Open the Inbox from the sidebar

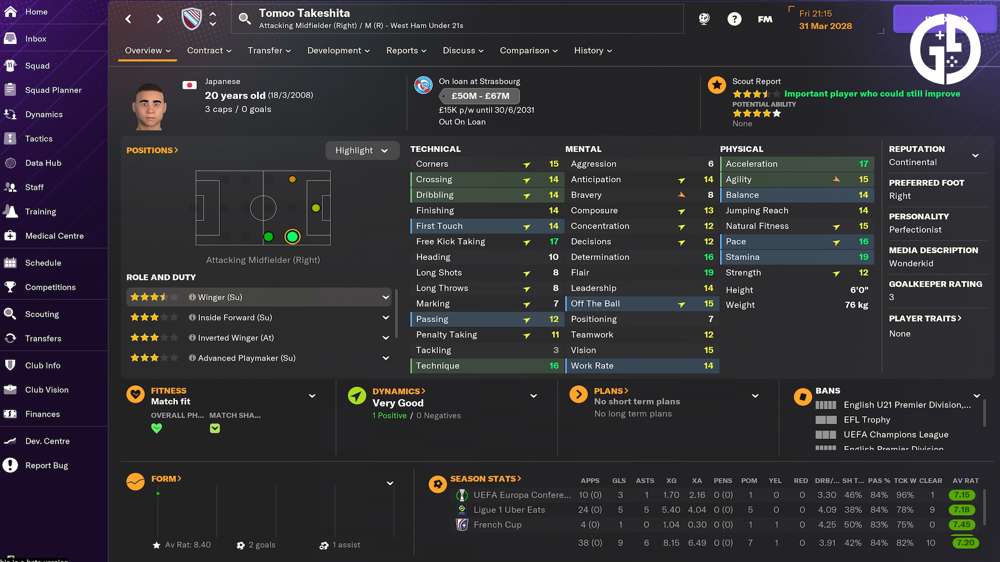[x=36, y=39]
